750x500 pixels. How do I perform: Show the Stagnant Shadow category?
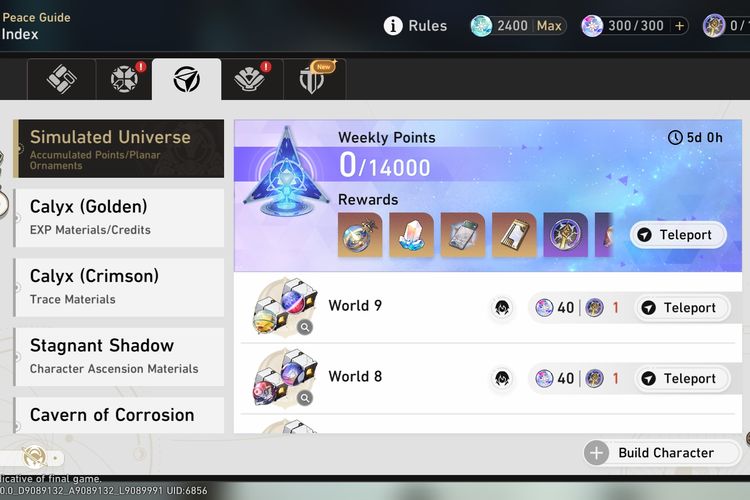point(118,356)
